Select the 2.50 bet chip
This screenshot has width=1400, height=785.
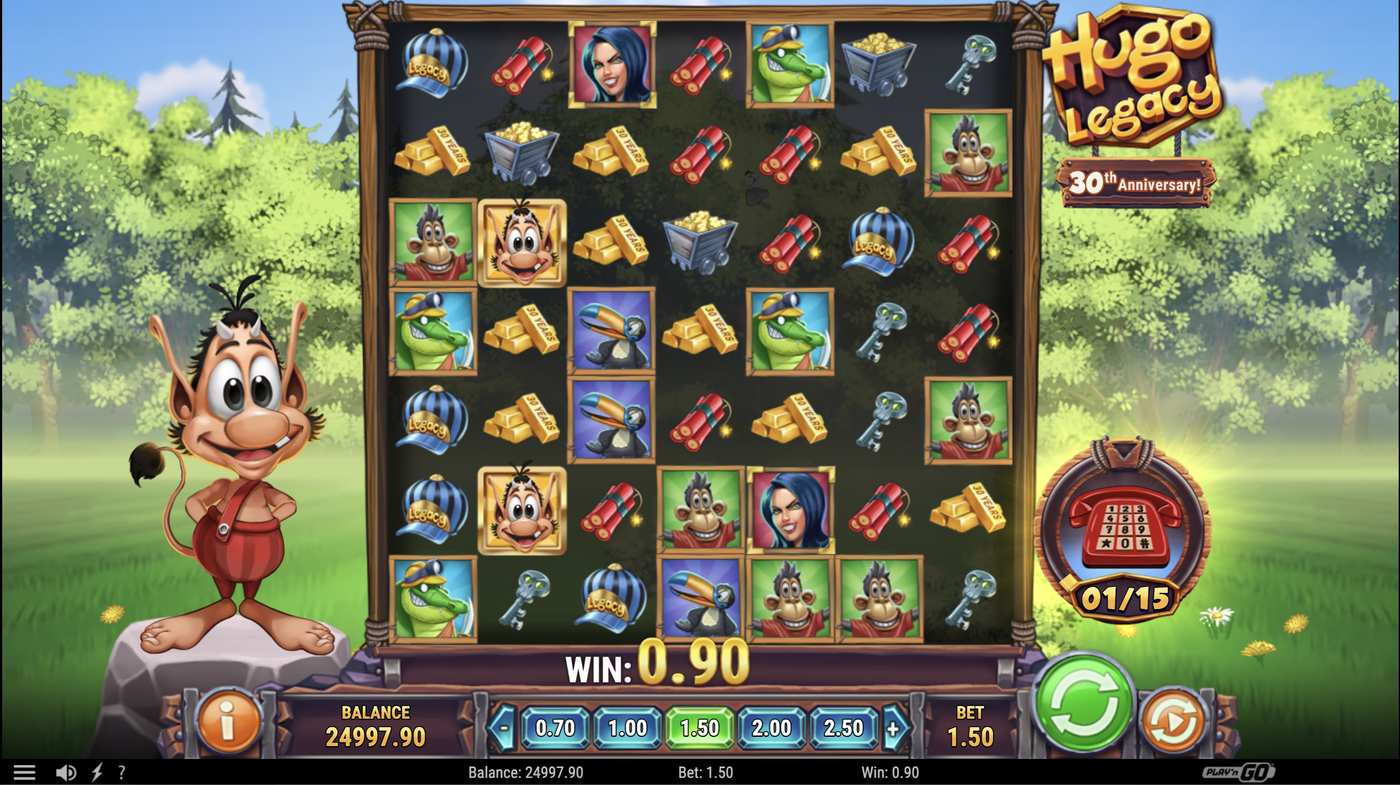tap(845, 728)
